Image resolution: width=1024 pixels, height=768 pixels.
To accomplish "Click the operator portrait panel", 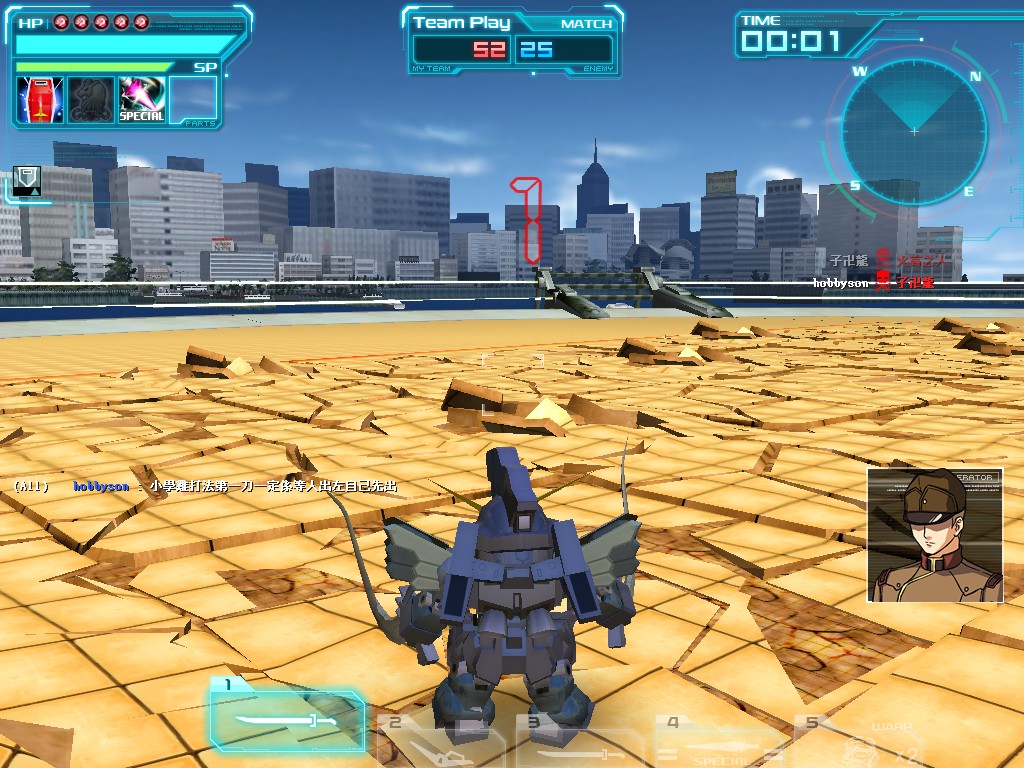I will pyautogui.click(x=934, y=536).
